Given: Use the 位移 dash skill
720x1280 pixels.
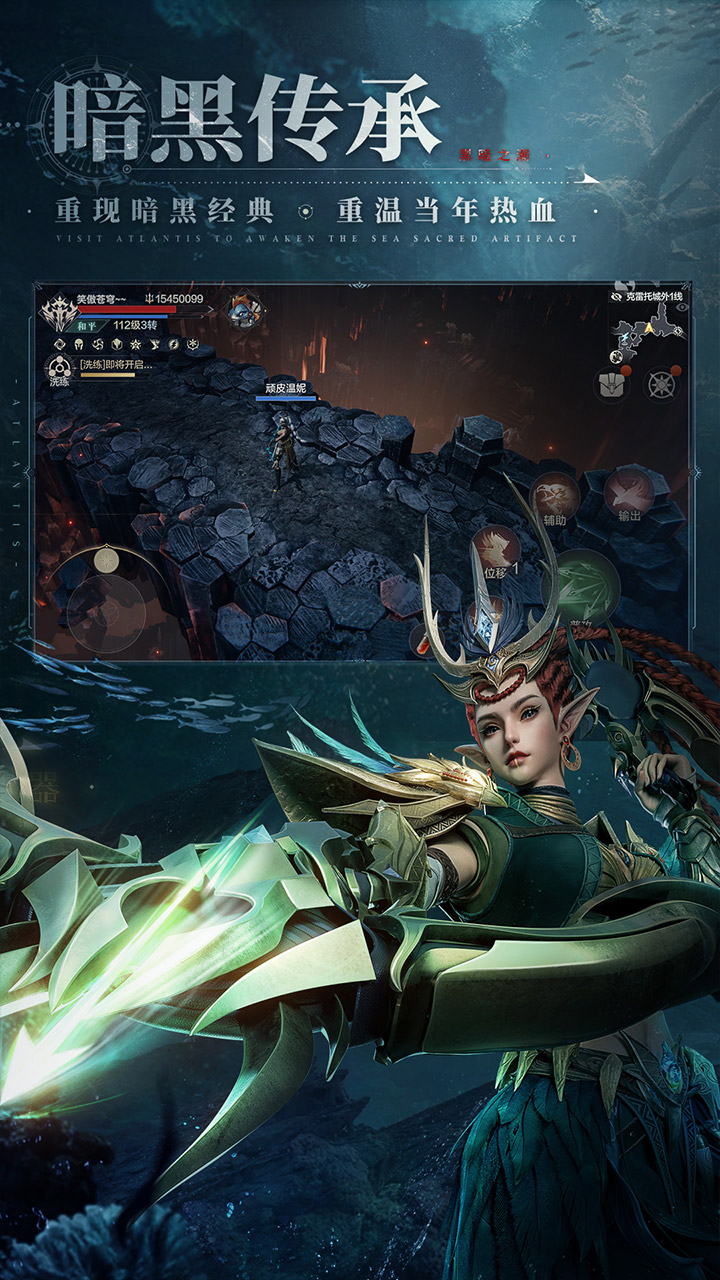Looking at the screenshot, I should tap(497, 551).
